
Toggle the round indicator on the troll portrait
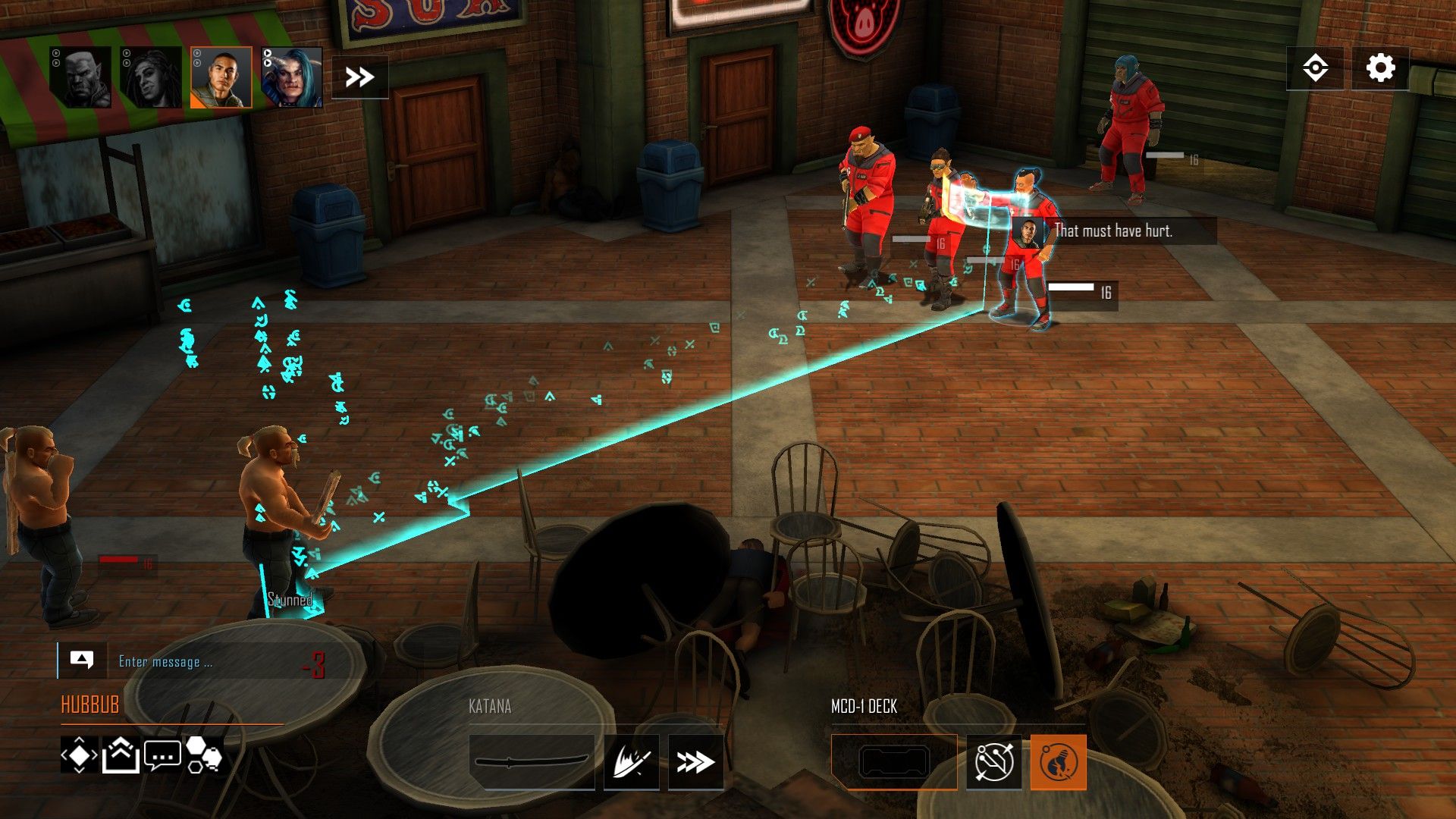(x=55, y=52)
